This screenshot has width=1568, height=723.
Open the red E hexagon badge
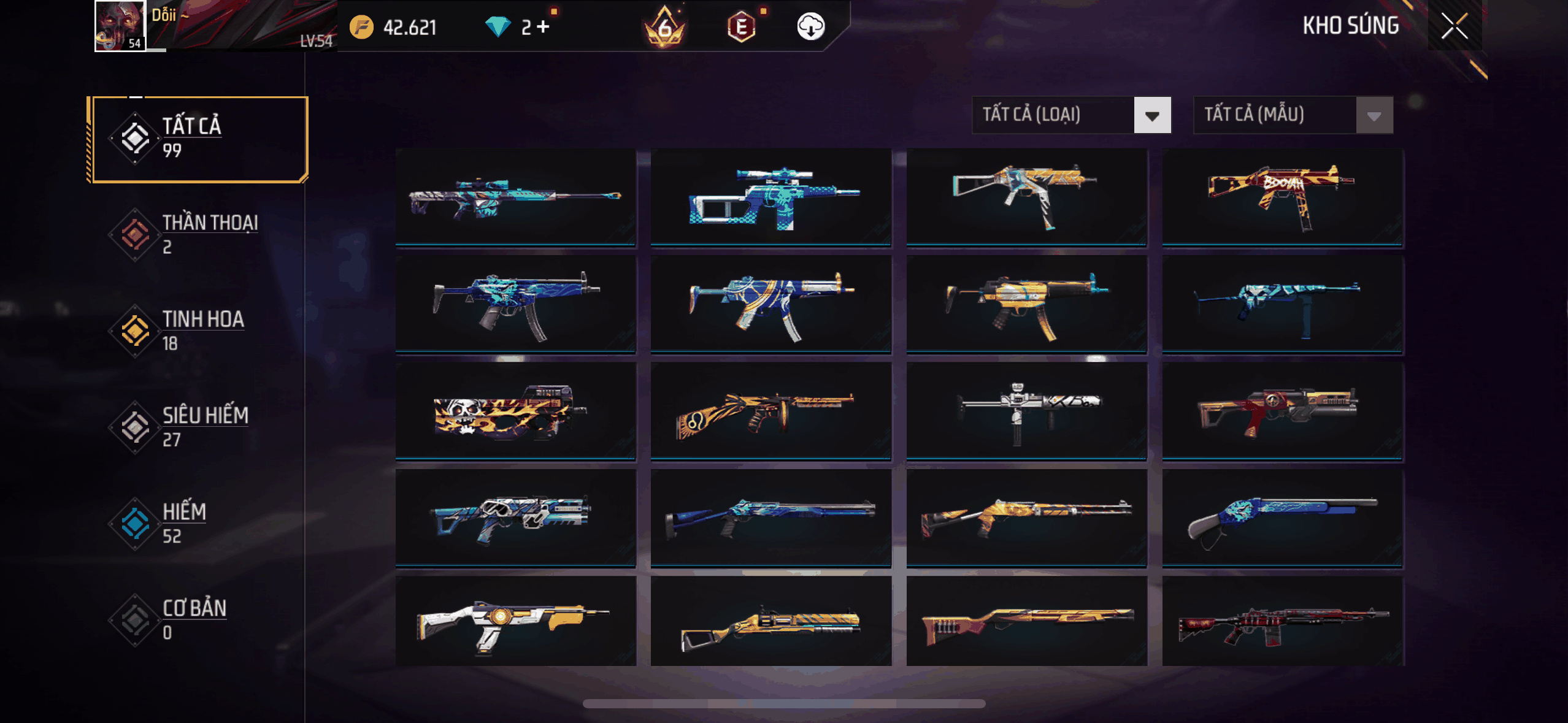point(741,26)
